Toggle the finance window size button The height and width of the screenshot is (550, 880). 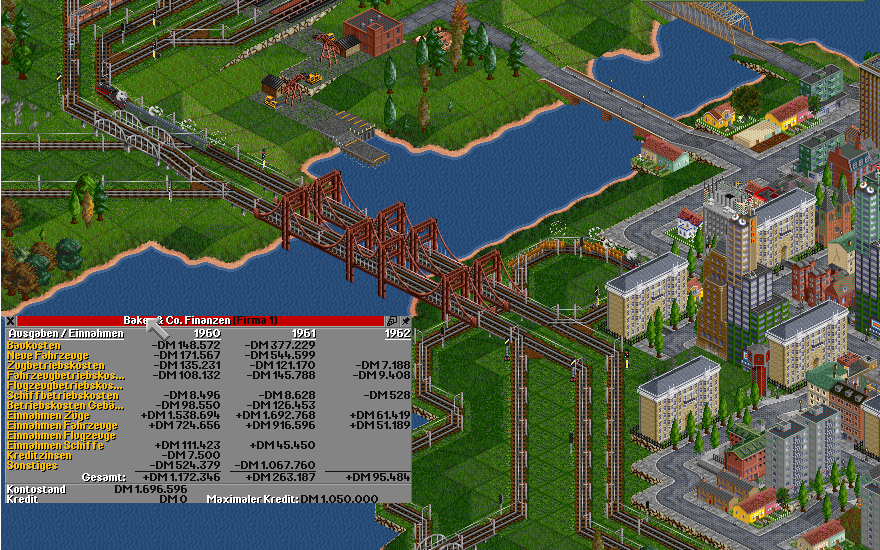point(392,320)
